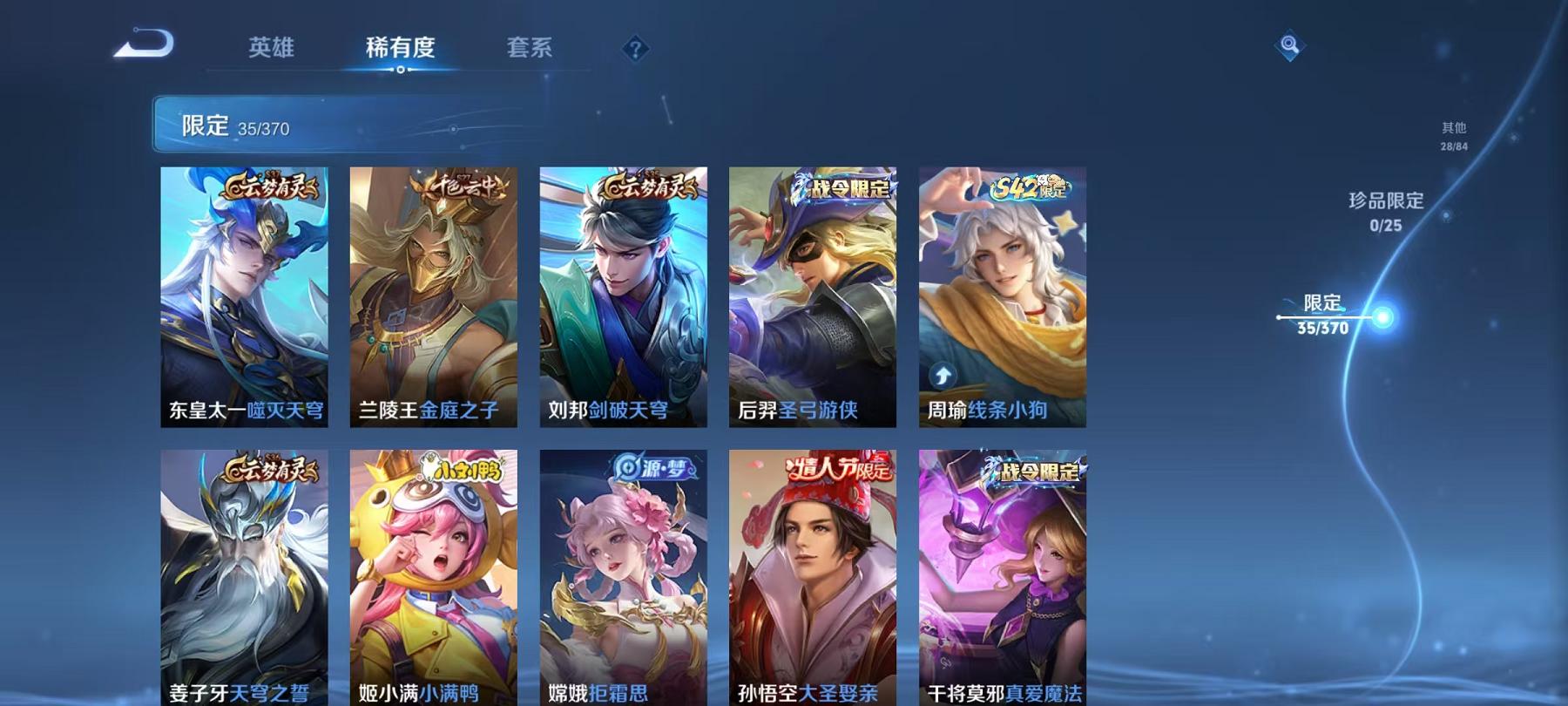Select the 稀有度 tab
This screenshot has height=706, width=1568.
coord(402,50)
